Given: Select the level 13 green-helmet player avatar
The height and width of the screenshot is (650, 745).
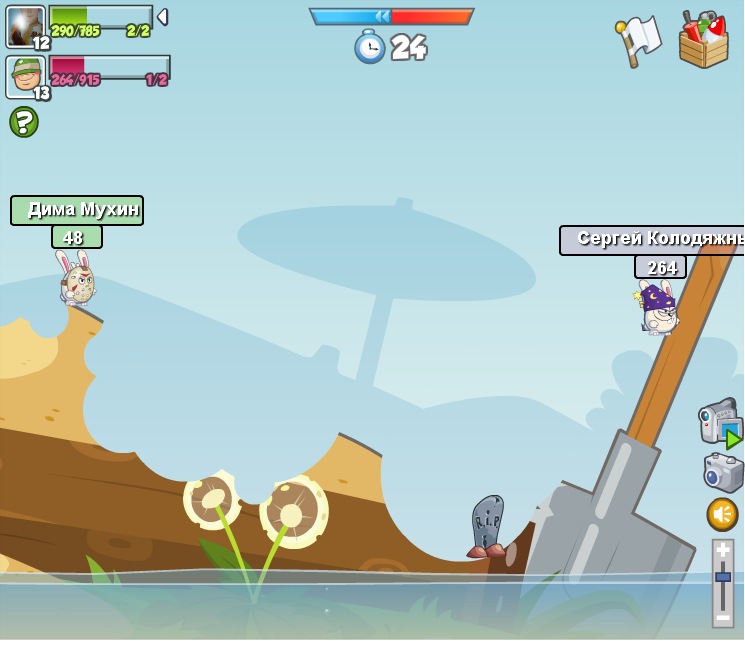Looking at the screenshot, I should [x=25, y=77].
